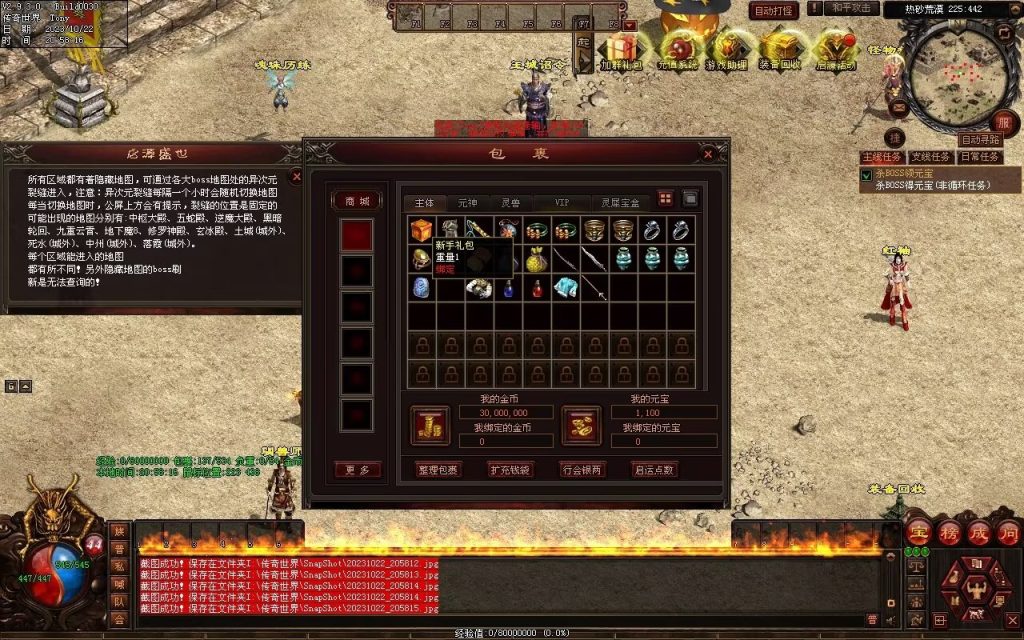Viewport: 1024px width, 640px height.
Task: Select the light blue robe item
Action: coord(566,288)
